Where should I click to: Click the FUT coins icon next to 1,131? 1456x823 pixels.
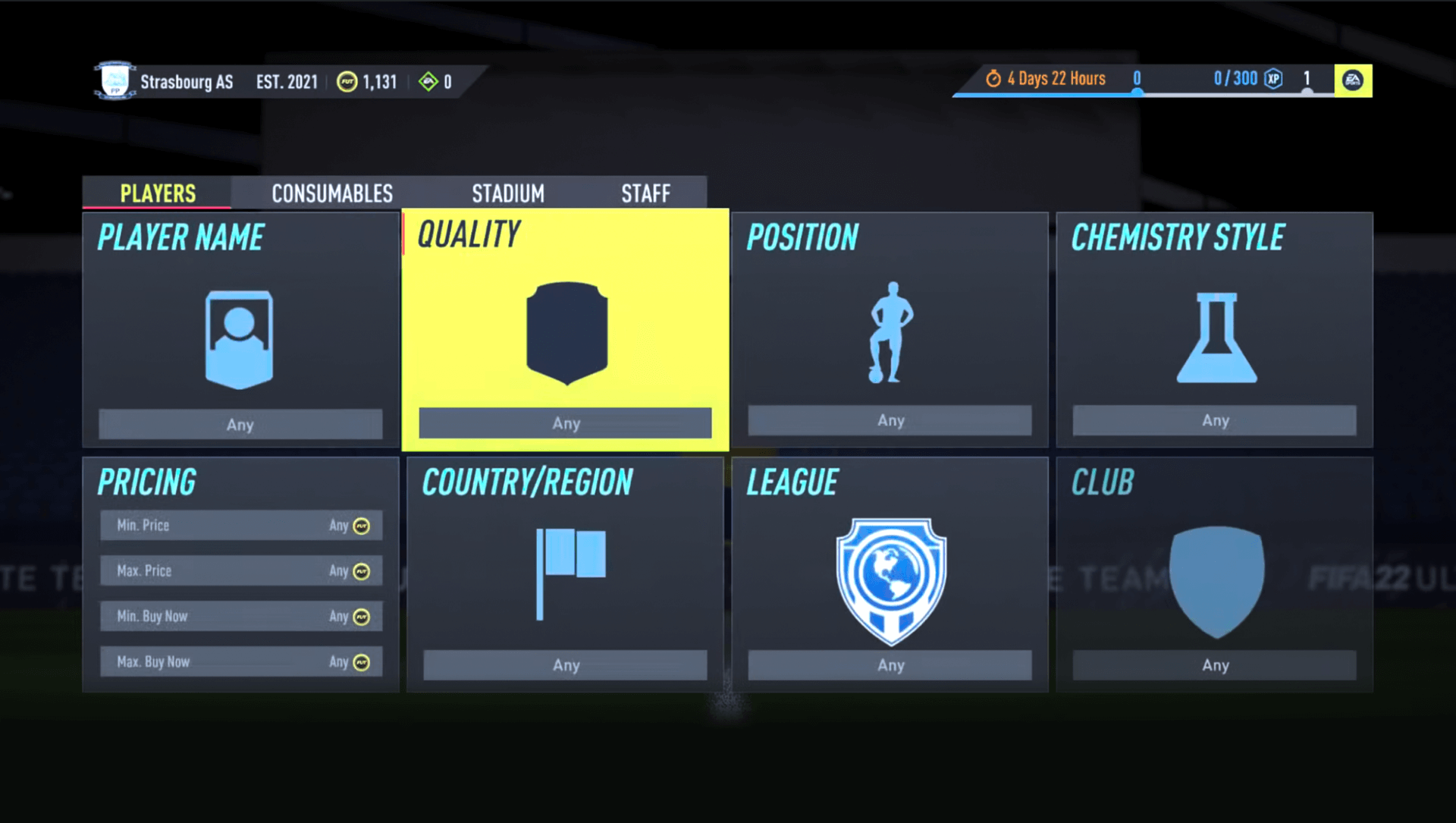pos(348,81)
